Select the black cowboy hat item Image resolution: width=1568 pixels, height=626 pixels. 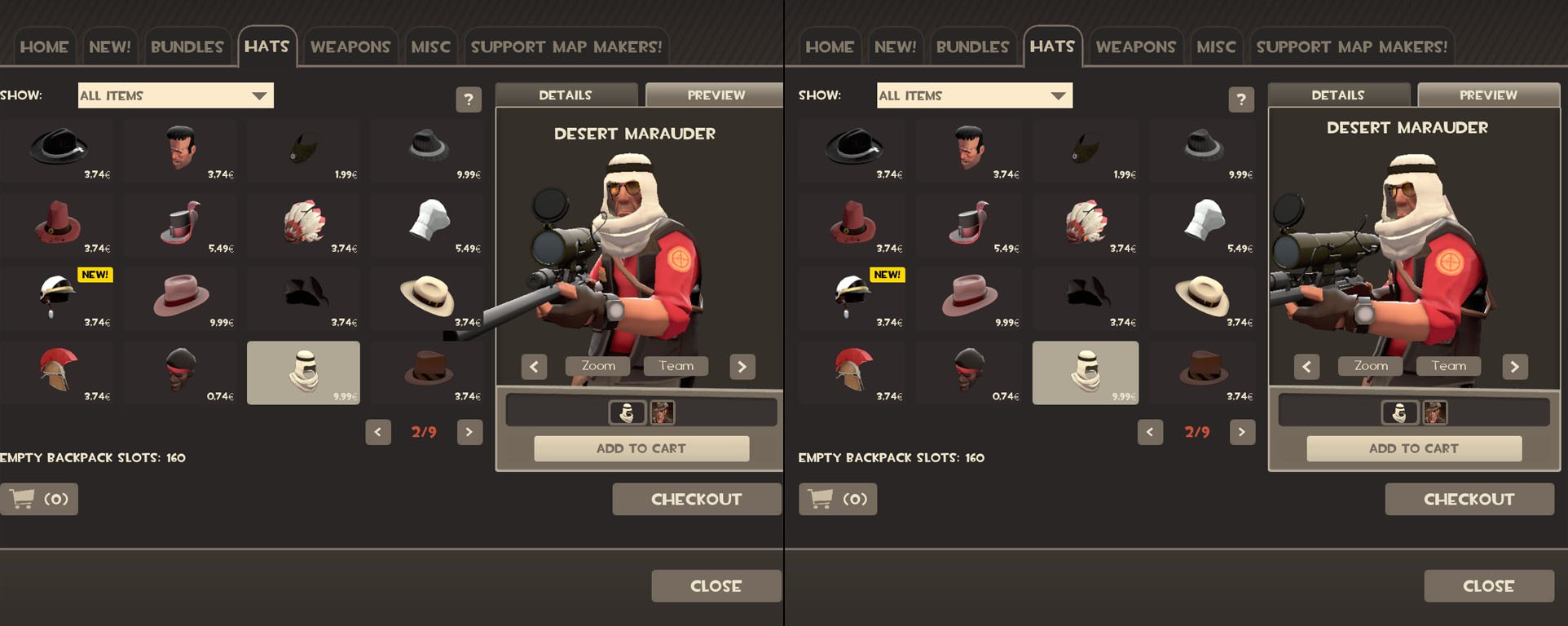tap(58, 148)
